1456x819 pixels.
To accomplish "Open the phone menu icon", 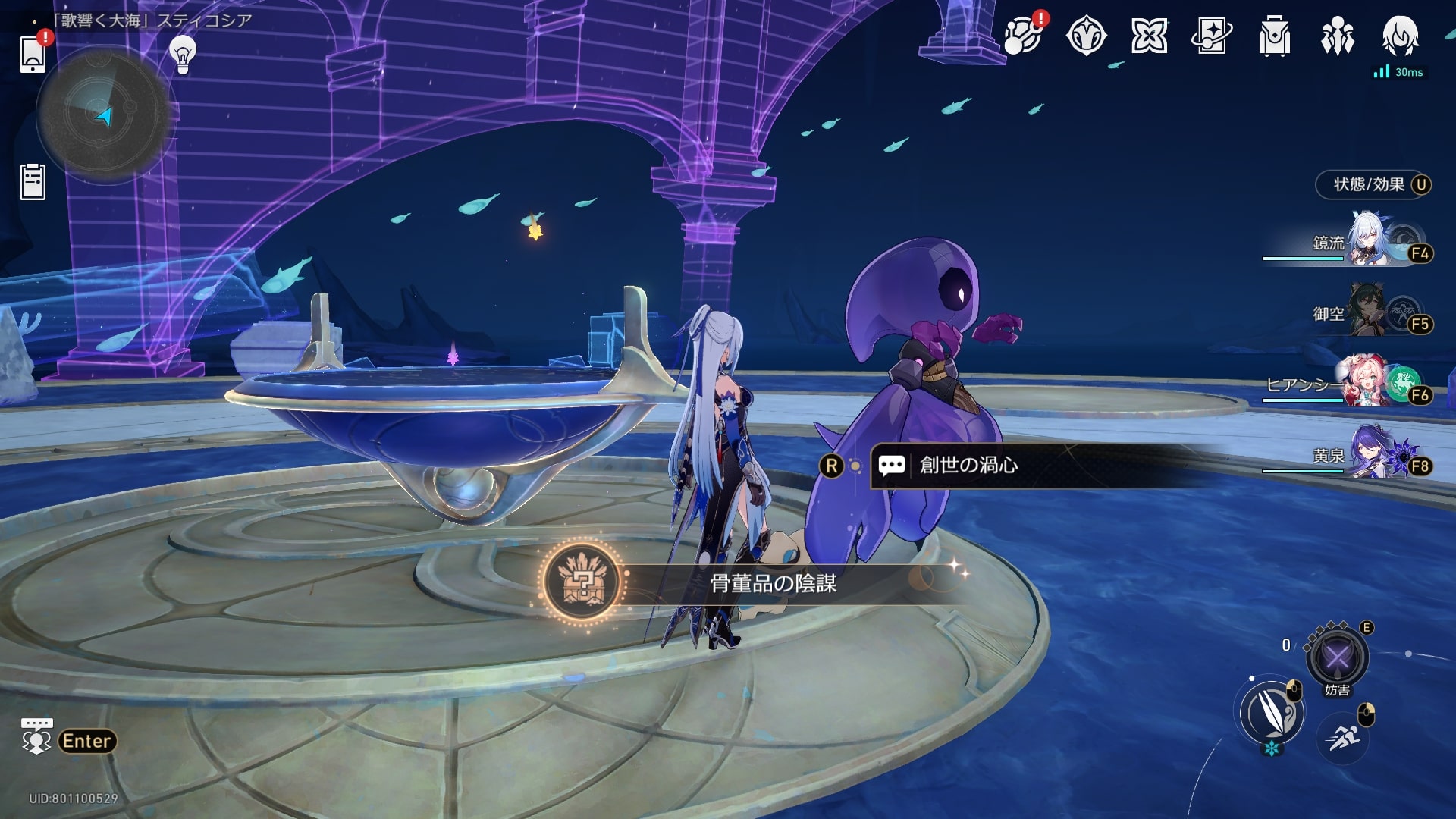I will coord(33,55).
